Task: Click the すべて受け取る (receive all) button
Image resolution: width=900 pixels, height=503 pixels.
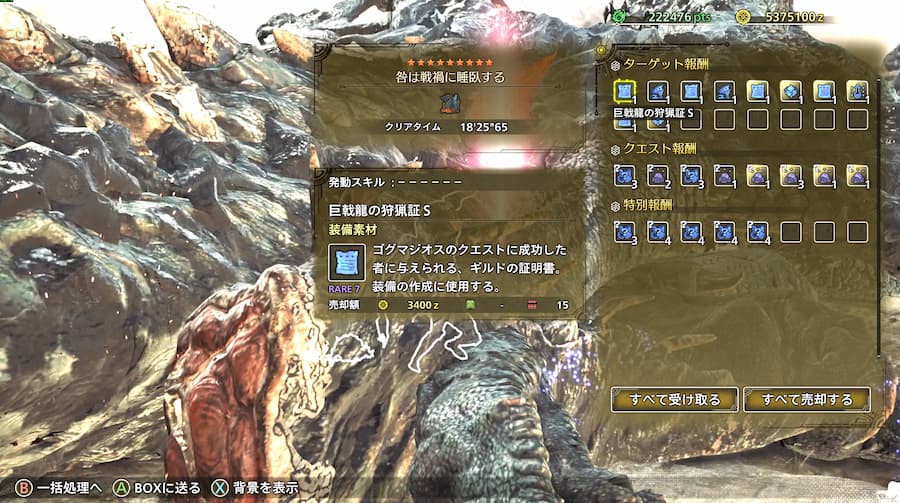Action: pos(674,399)
